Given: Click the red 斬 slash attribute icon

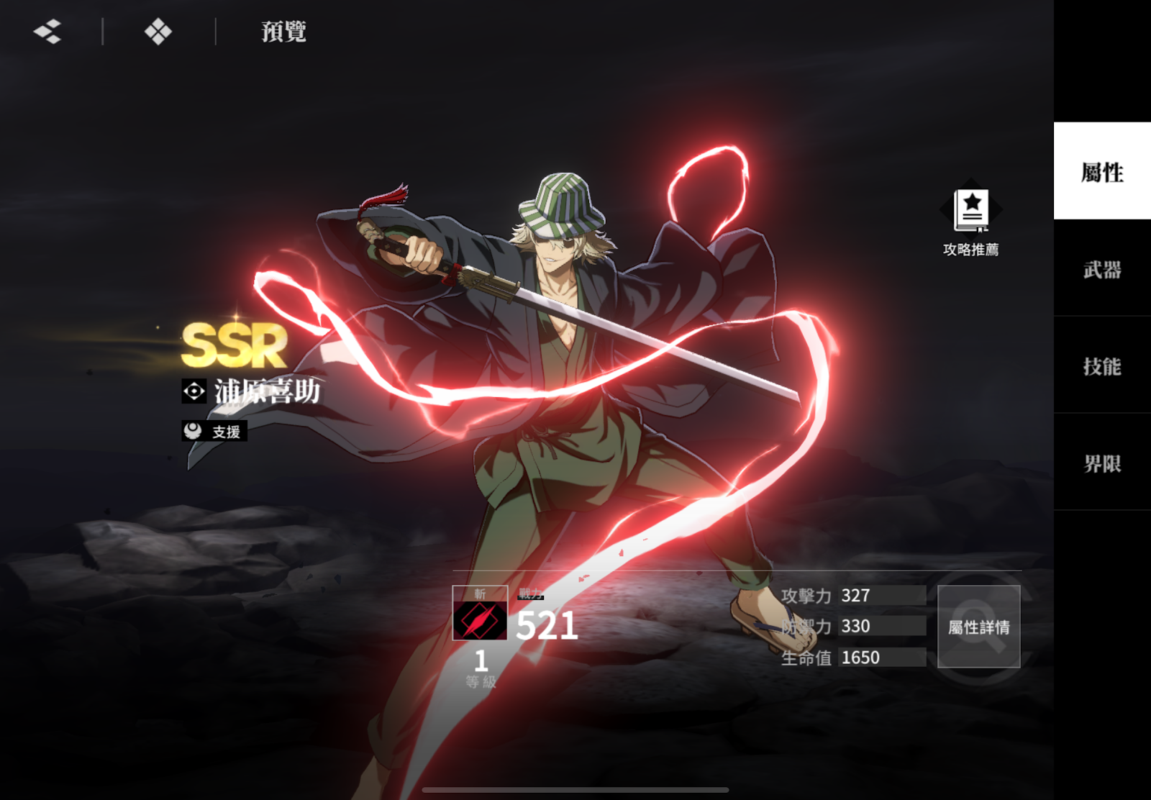Looking at the screenshot, I should [x=480, y=620].
